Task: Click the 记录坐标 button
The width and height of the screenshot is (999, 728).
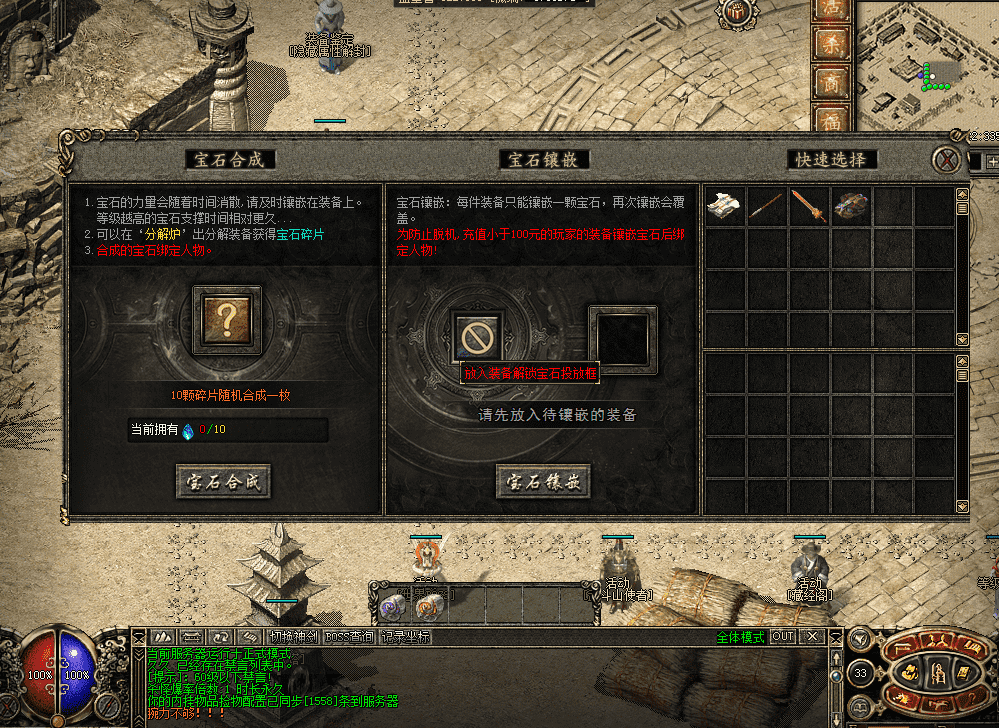Action: click(x=407, y=636)
